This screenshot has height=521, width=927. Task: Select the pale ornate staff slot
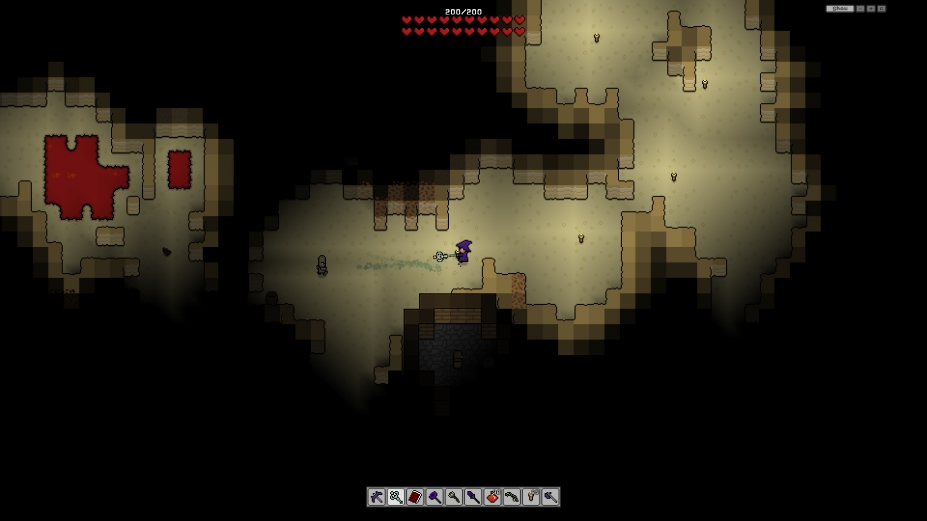[x=396, y=497]
